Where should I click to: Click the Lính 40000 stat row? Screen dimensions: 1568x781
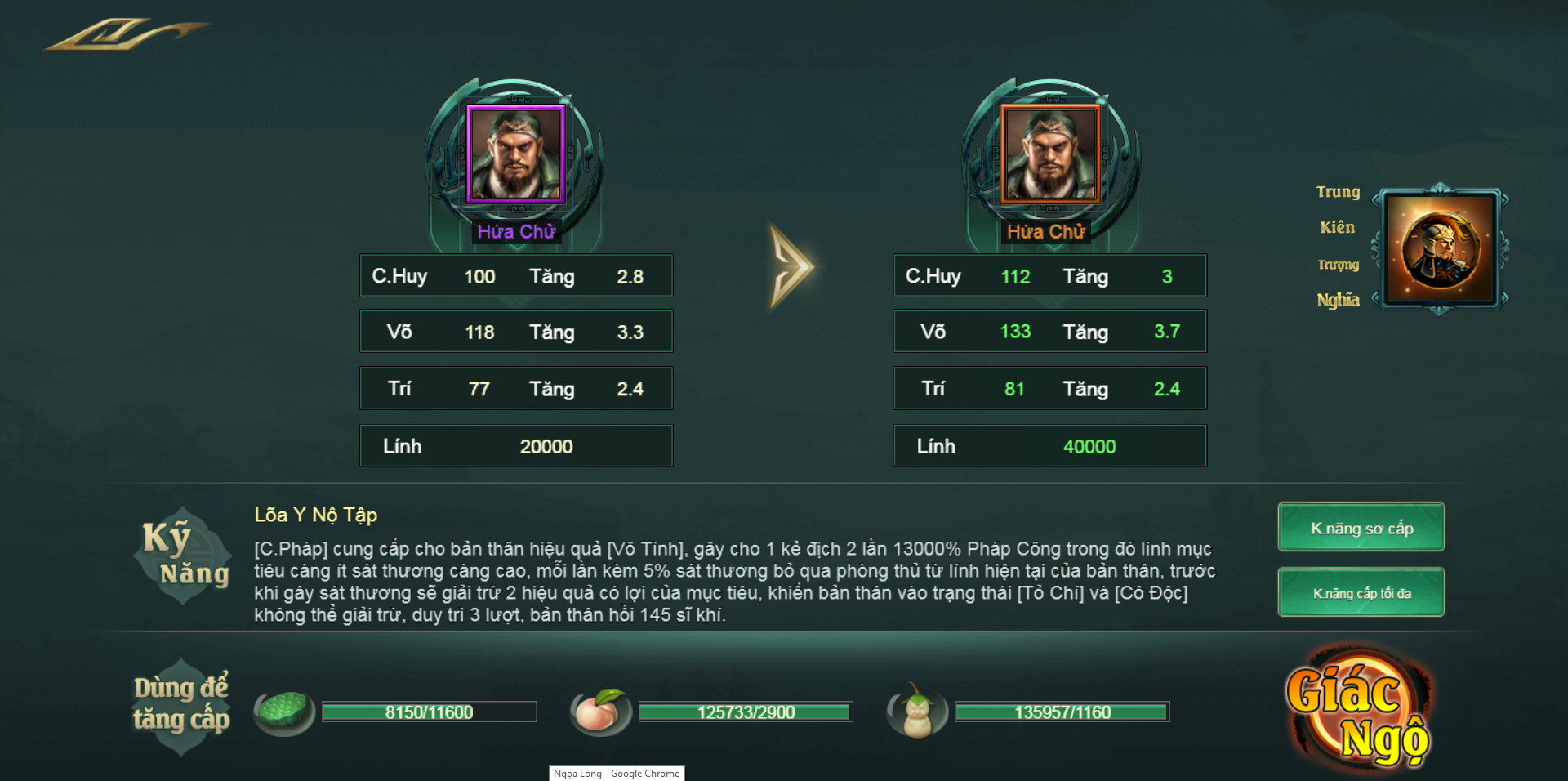(1049, 446)
